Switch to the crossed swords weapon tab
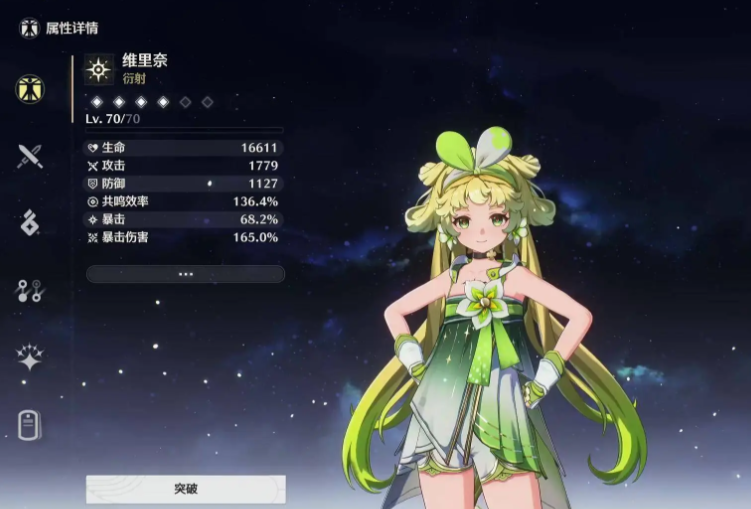Screen dimensions: 751x509 pos(30,155)
